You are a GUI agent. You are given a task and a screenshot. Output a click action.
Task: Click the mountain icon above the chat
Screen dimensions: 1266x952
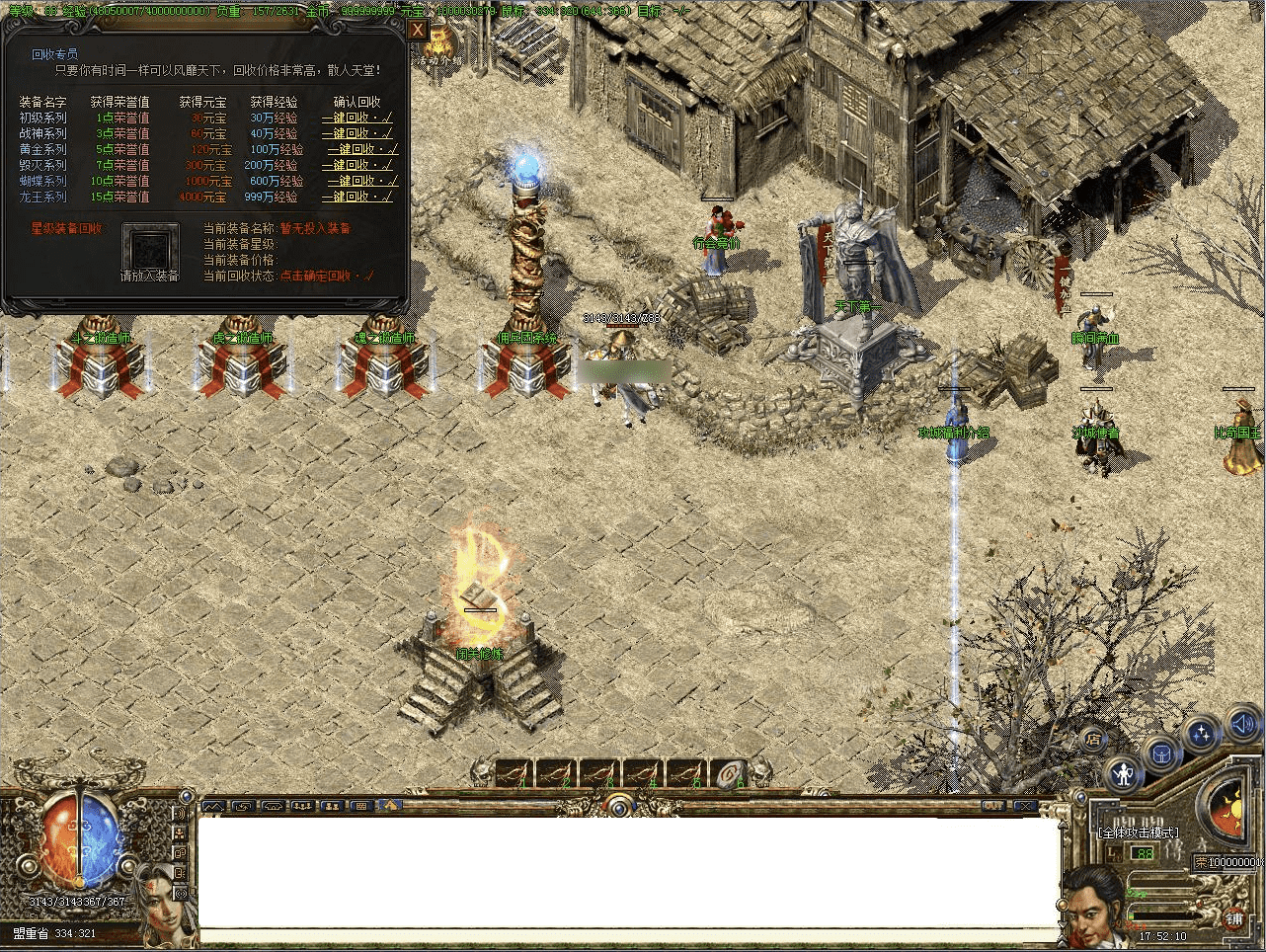coord(213,806)
